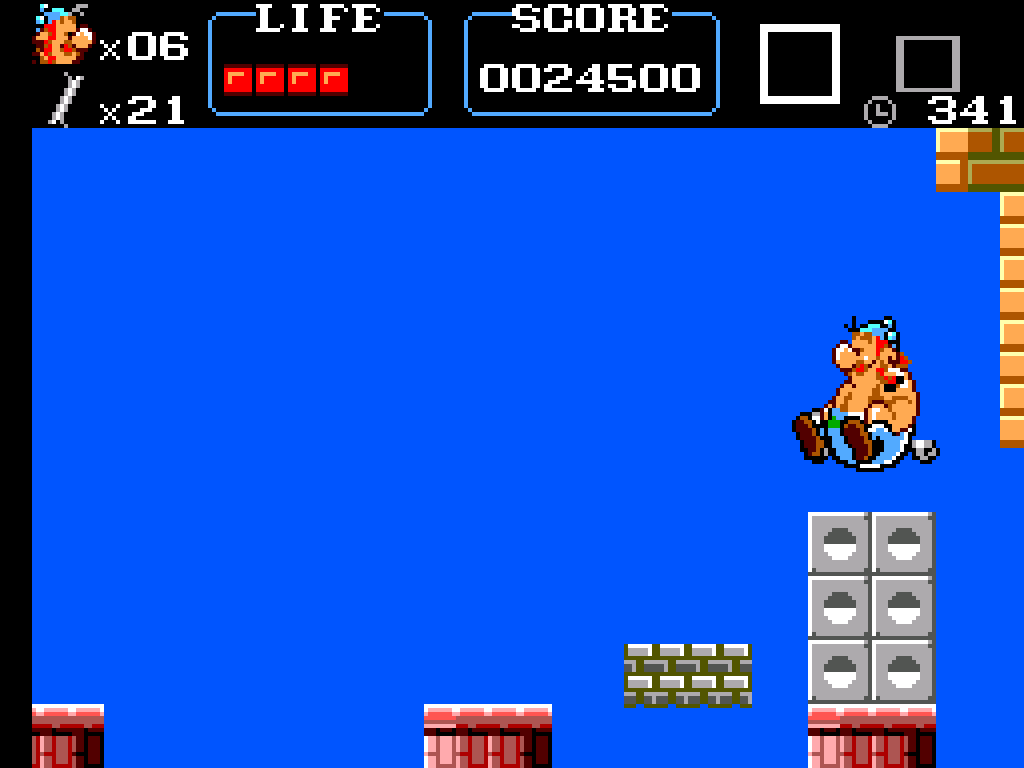The image size is (1024, 768).
Task: Choose the smaller gray-bordered item slot
Action: (x=927, y=65)
